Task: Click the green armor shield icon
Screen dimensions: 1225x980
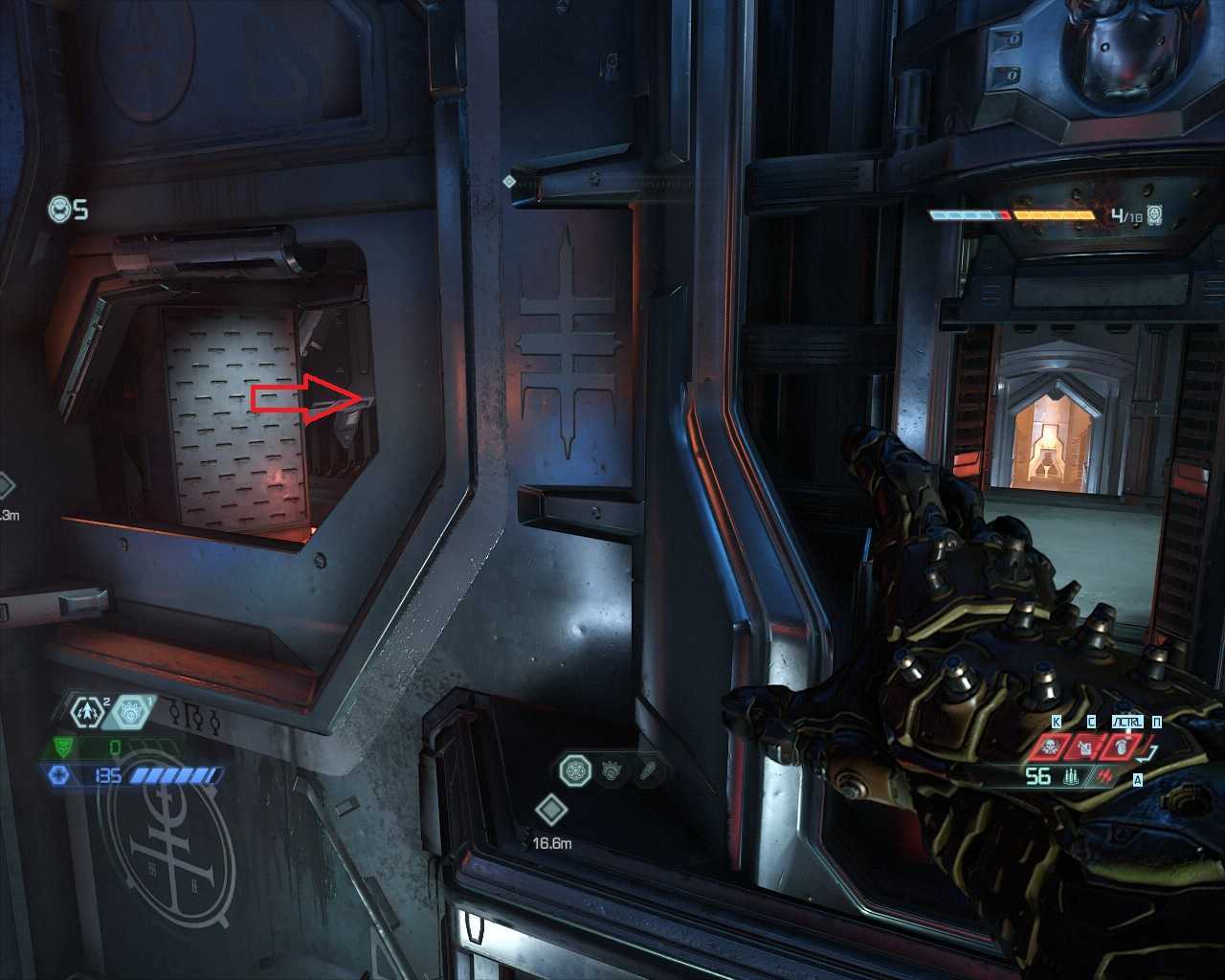Action: point(61,746)
